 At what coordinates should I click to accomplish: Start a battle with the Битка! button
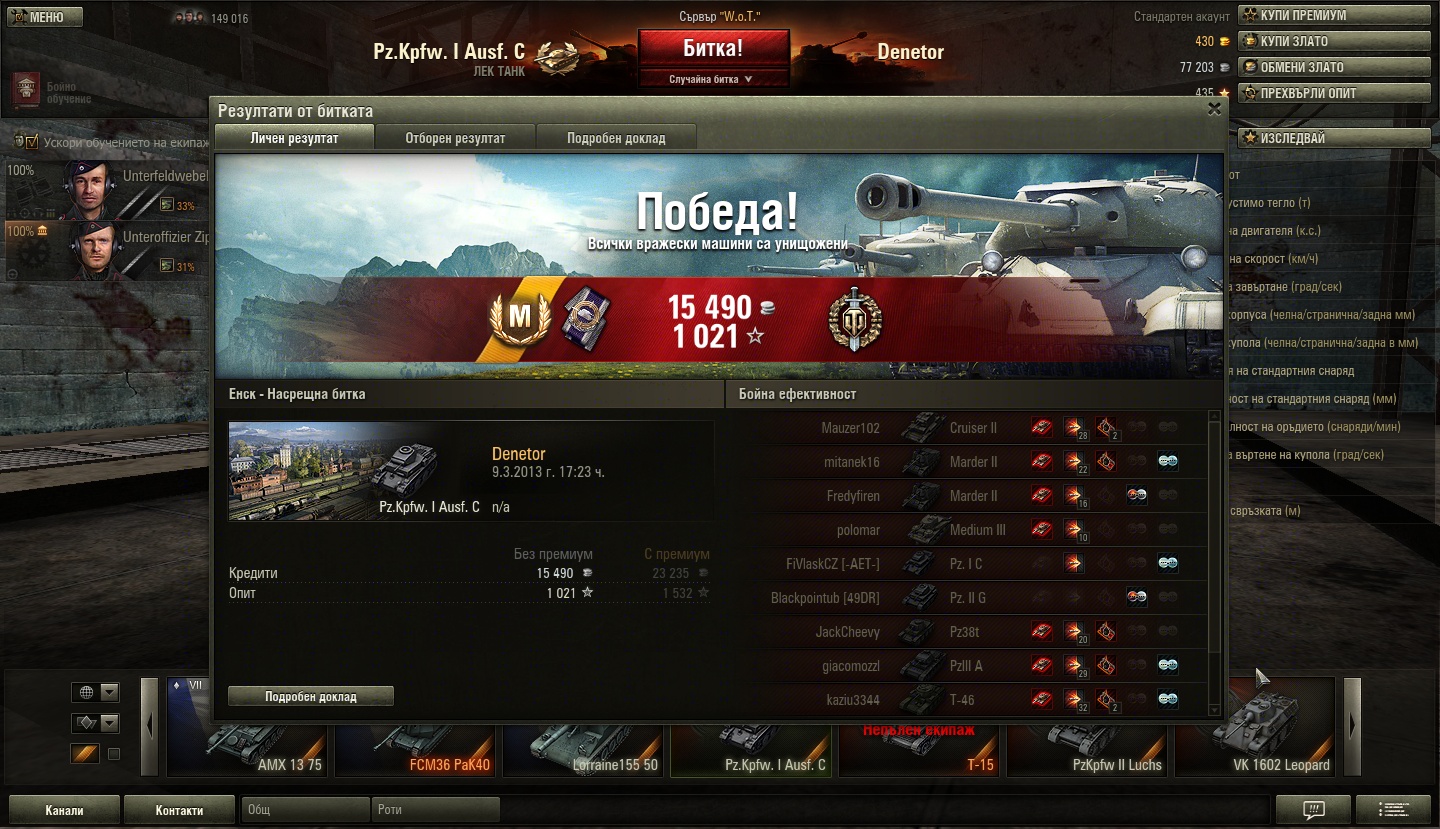point(713,49)
